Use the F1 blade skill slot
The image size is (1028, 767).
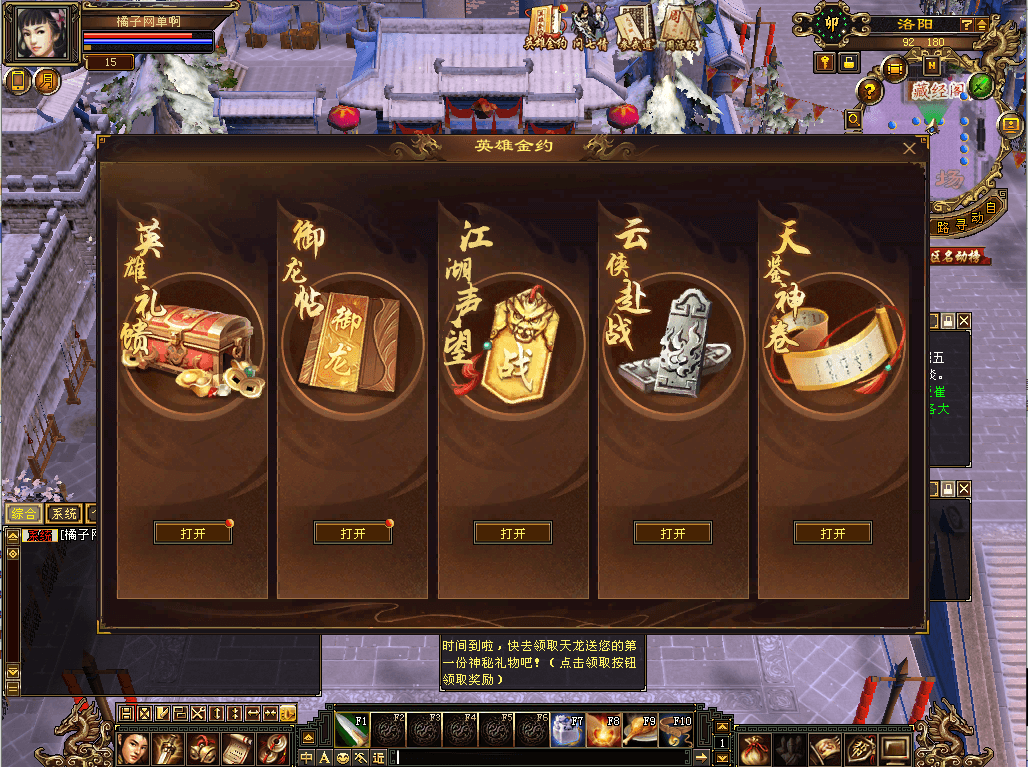tap(352, 728)
